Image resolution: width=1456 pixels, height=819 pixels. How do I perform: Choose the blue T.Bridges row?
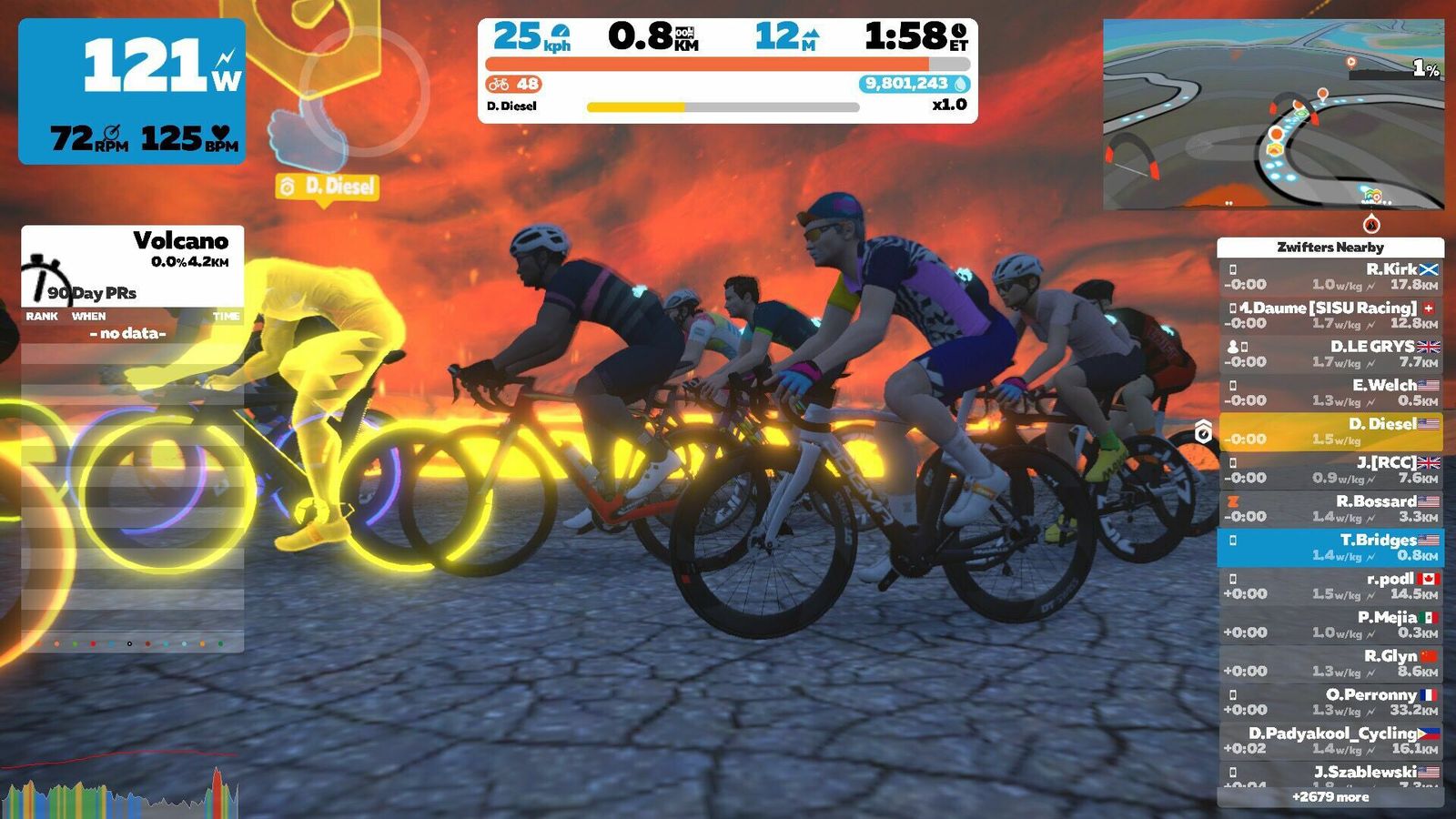[1330, 547]
